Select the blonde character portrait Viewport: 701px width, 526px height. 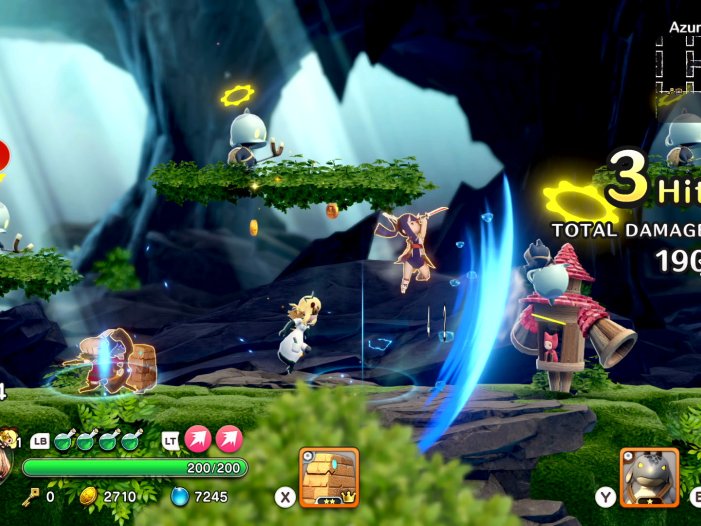pos(8,438)
